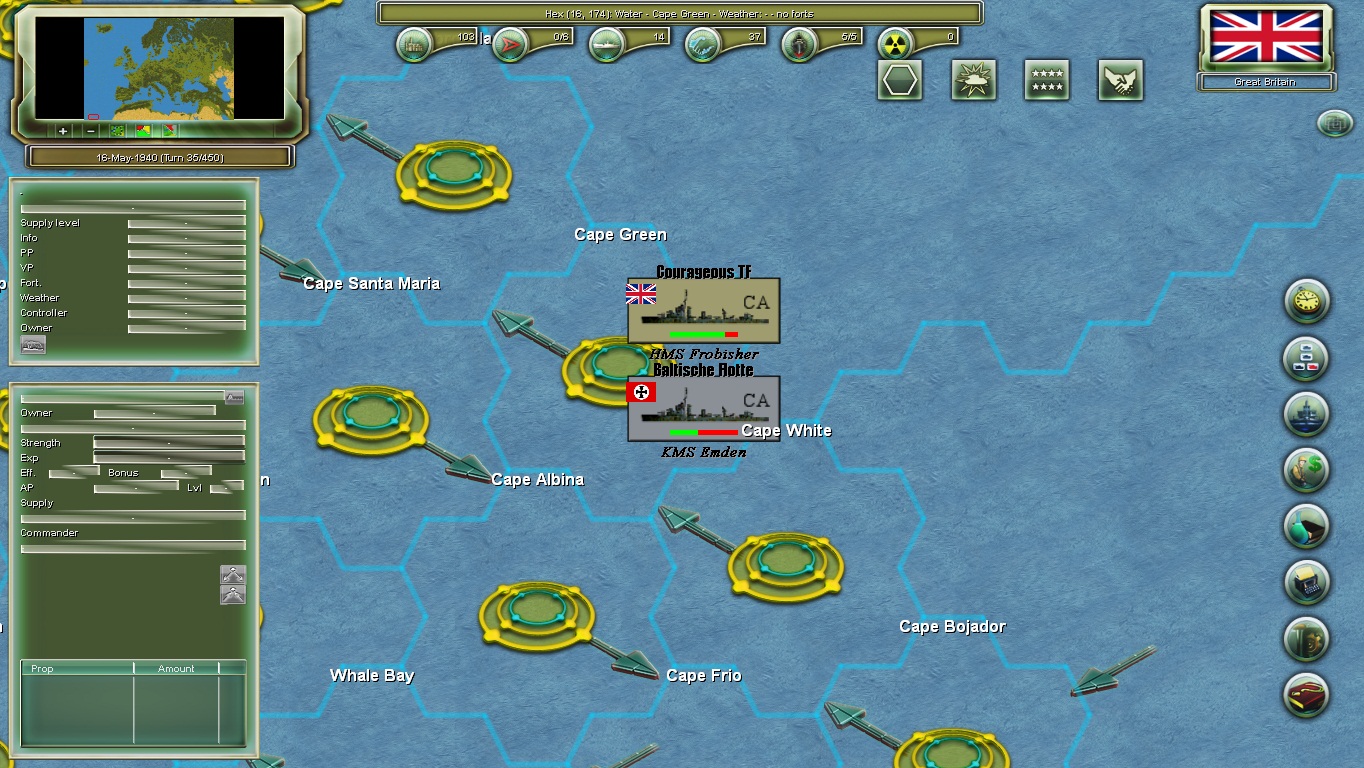Click the money purchase icon on right sidebar
Screen dimensions: 1364x768
pos(1306,470)
